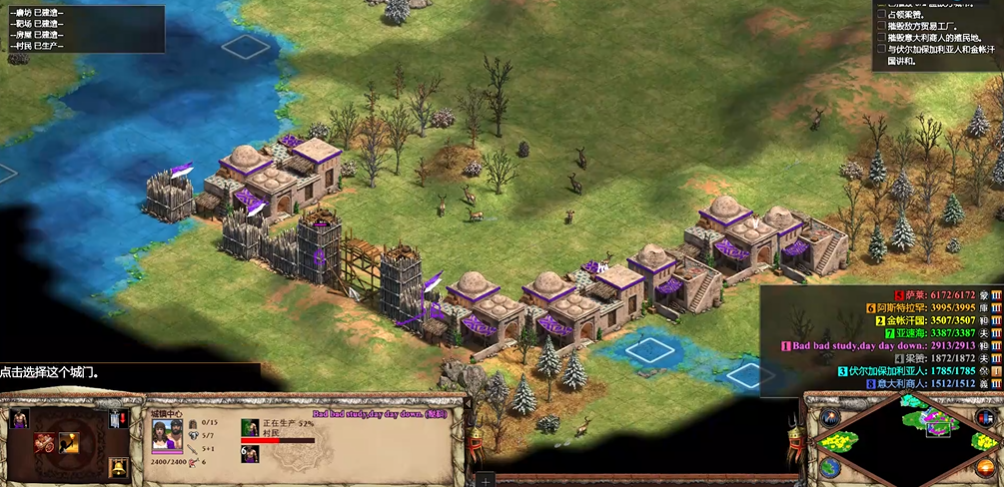
Task: Select the Town Center portrait
Action: (x=166, y=436)
